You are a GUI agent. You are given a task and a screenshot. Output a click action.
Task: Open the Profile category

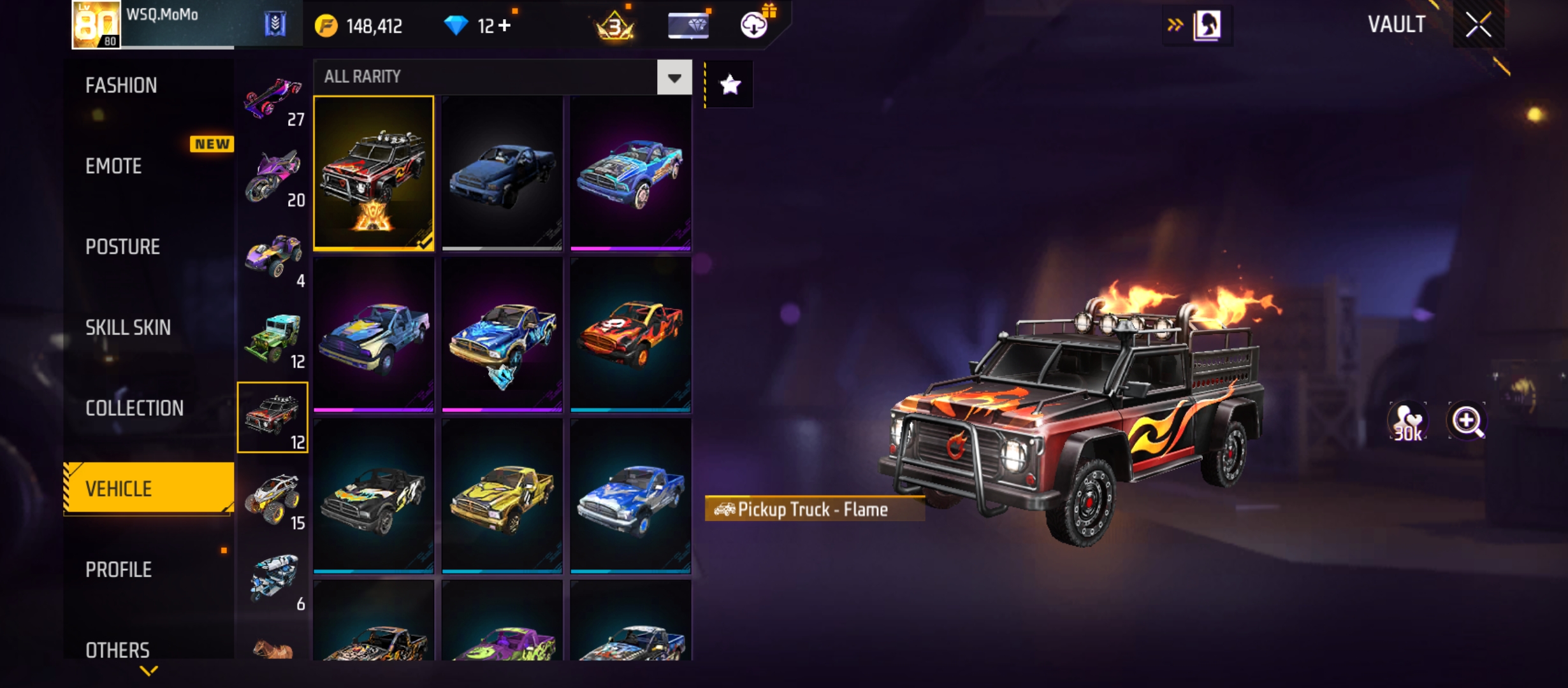(119, 570)
